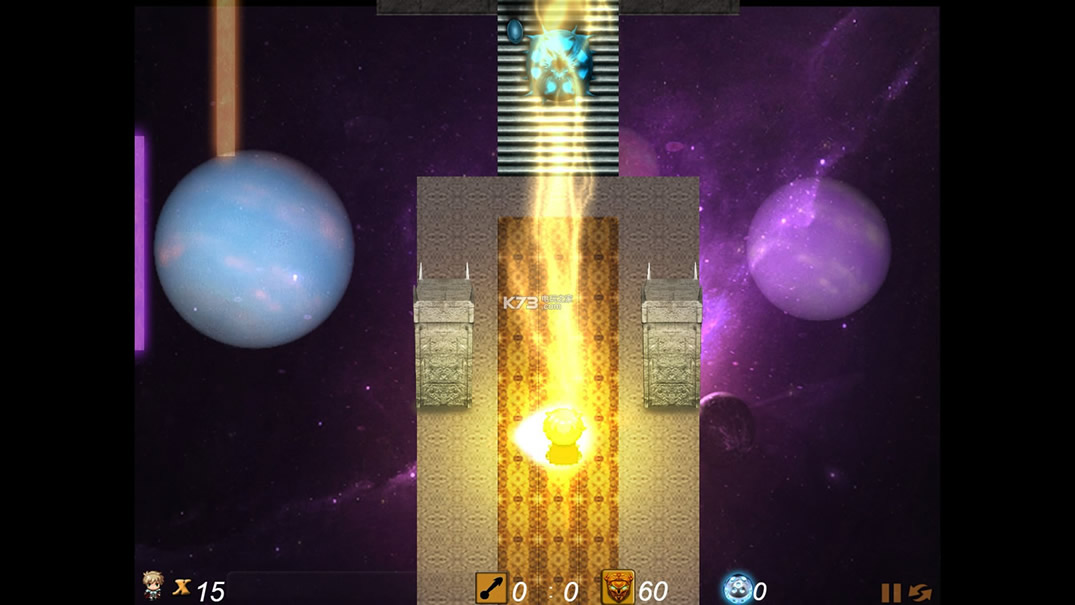The width and height of the screenshot is (1075, 605).
Task: Activate the blue spirit orb icon
Action: (737, 588)
